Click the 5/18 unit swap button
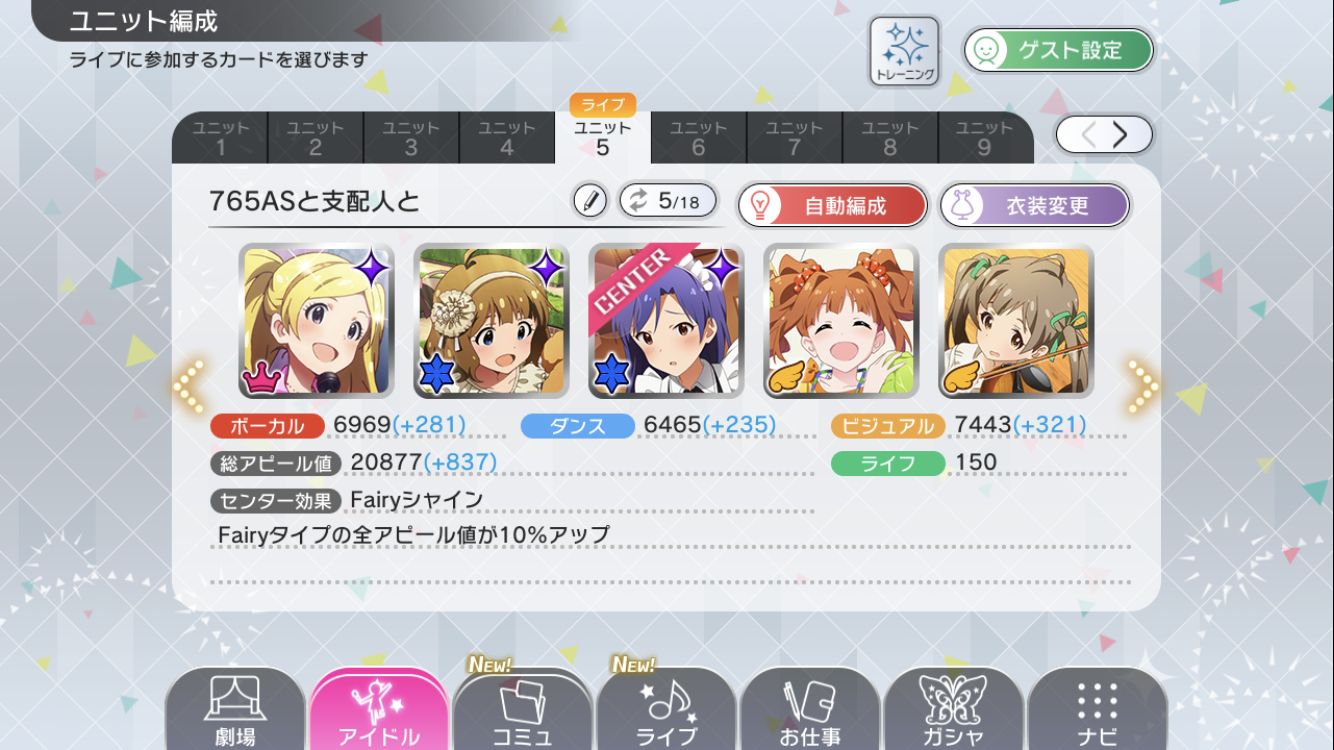1334x750 pixels. [668, 201]
